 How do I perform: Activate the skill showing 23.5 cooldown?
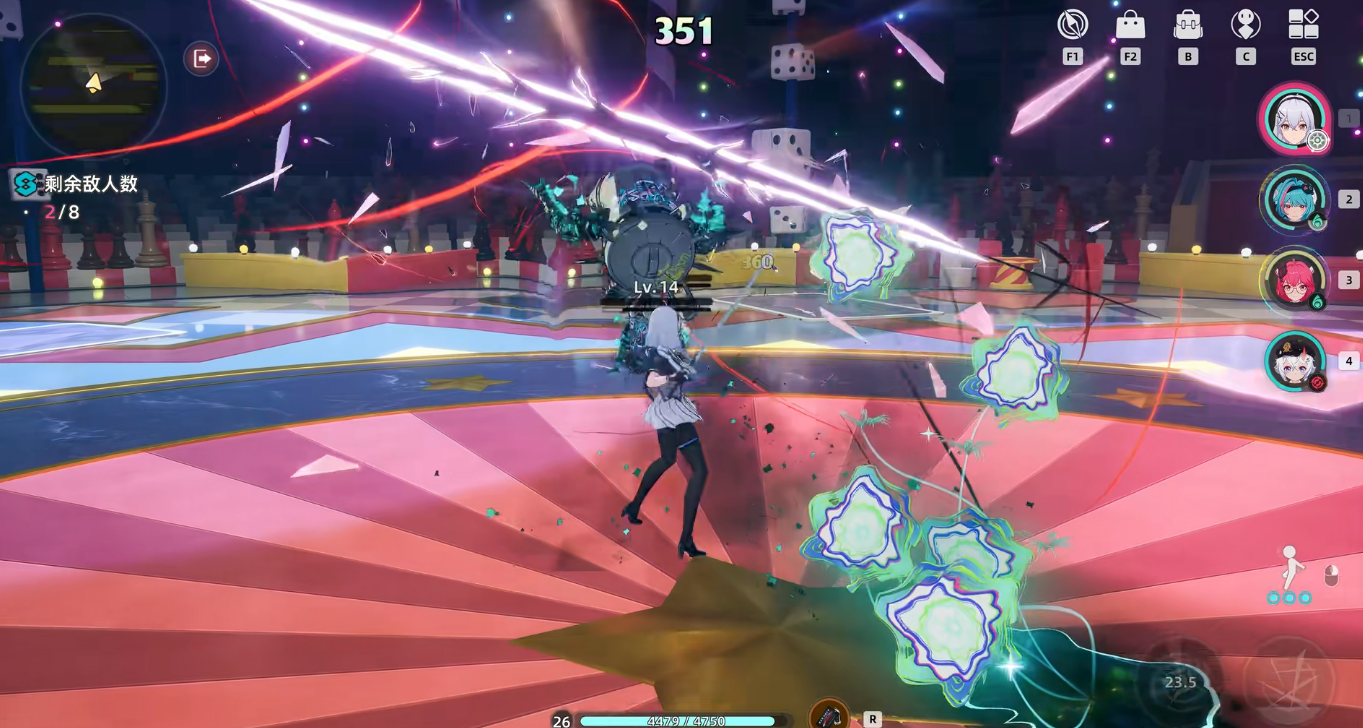pos(1180,681)
